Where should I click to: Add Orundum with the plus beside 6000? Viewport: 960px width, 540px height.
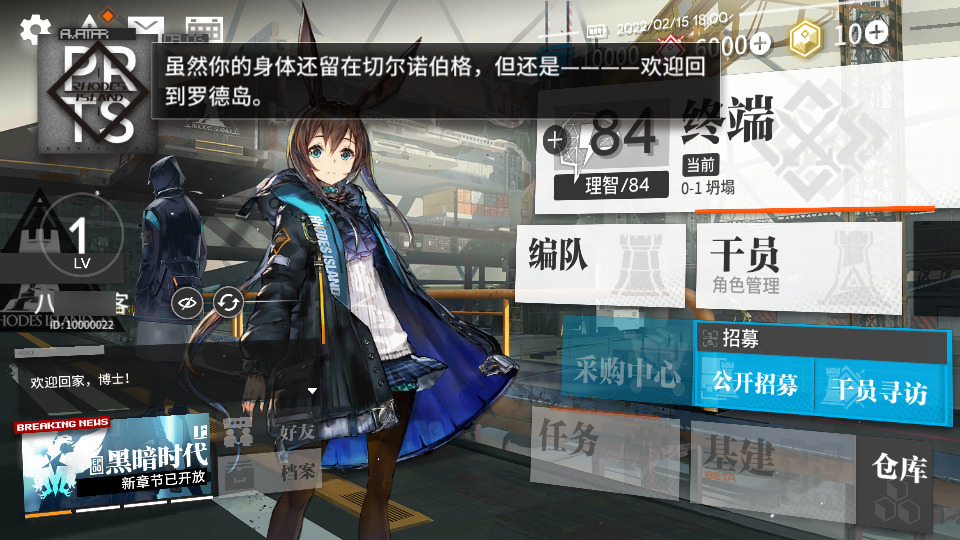[x=761, y=43]
